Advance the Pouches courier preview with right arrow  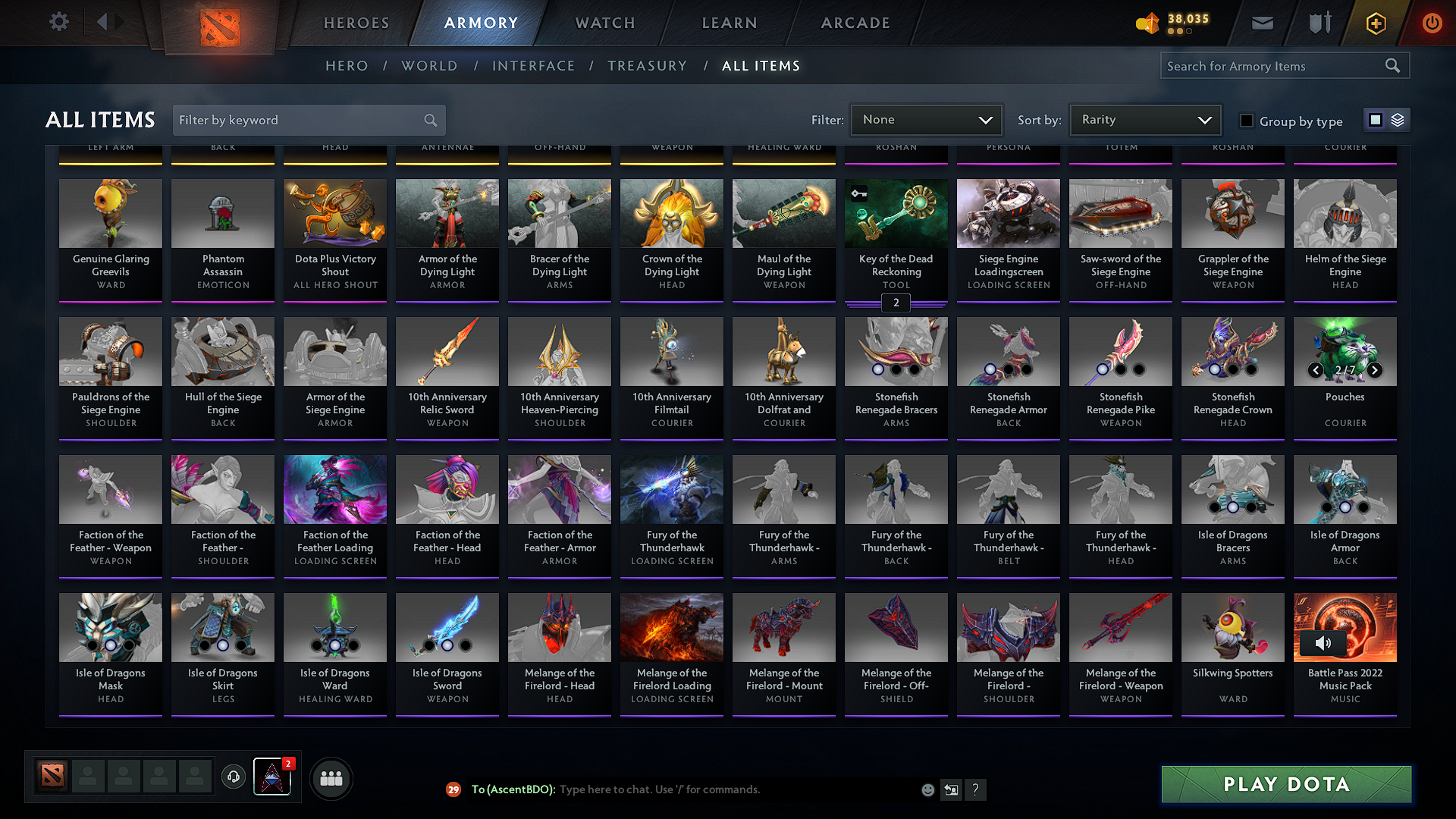[1374, 371]
